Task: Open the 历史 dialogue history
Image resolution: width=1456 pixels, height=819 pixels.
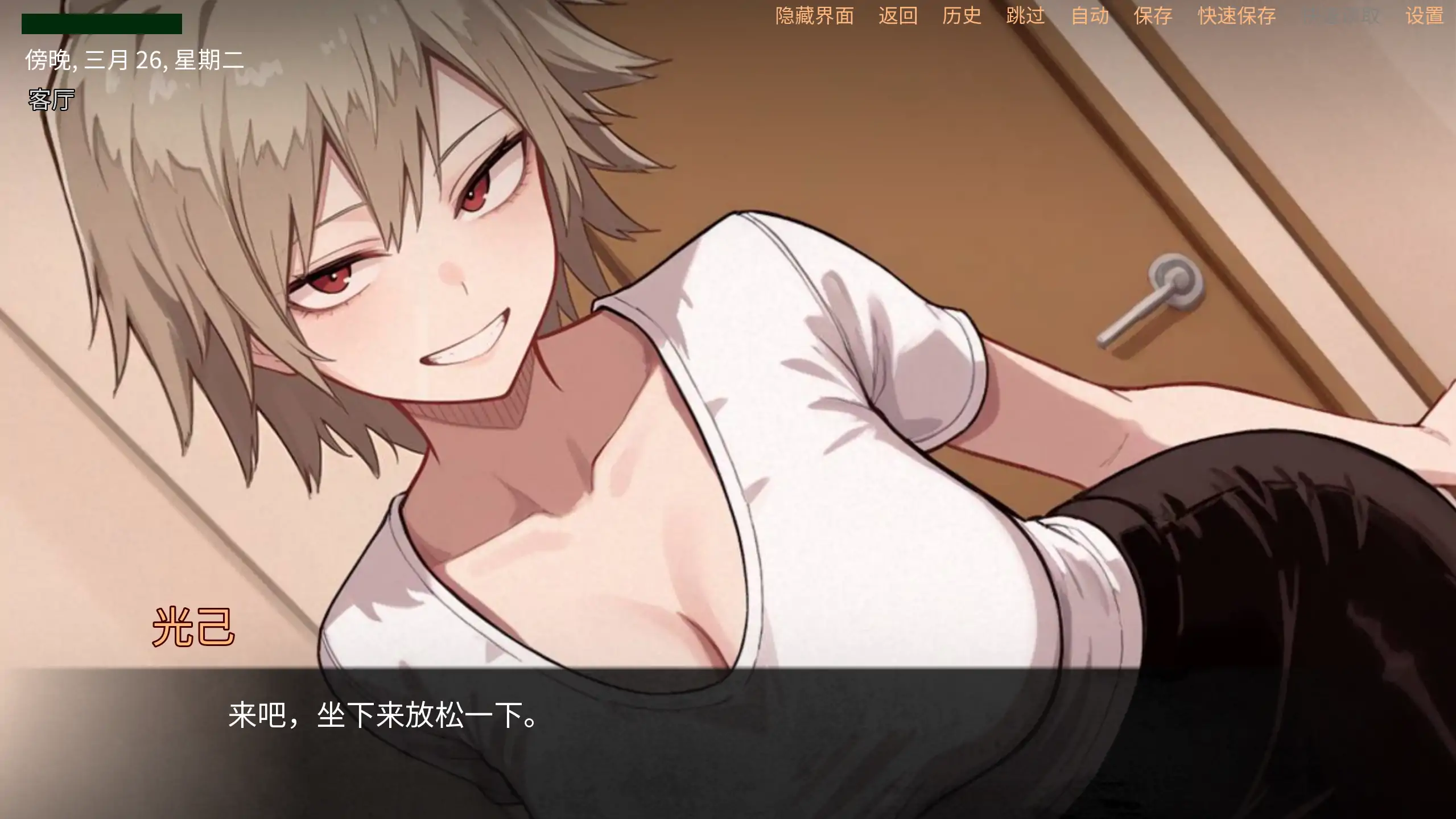Action: [962, 15]
